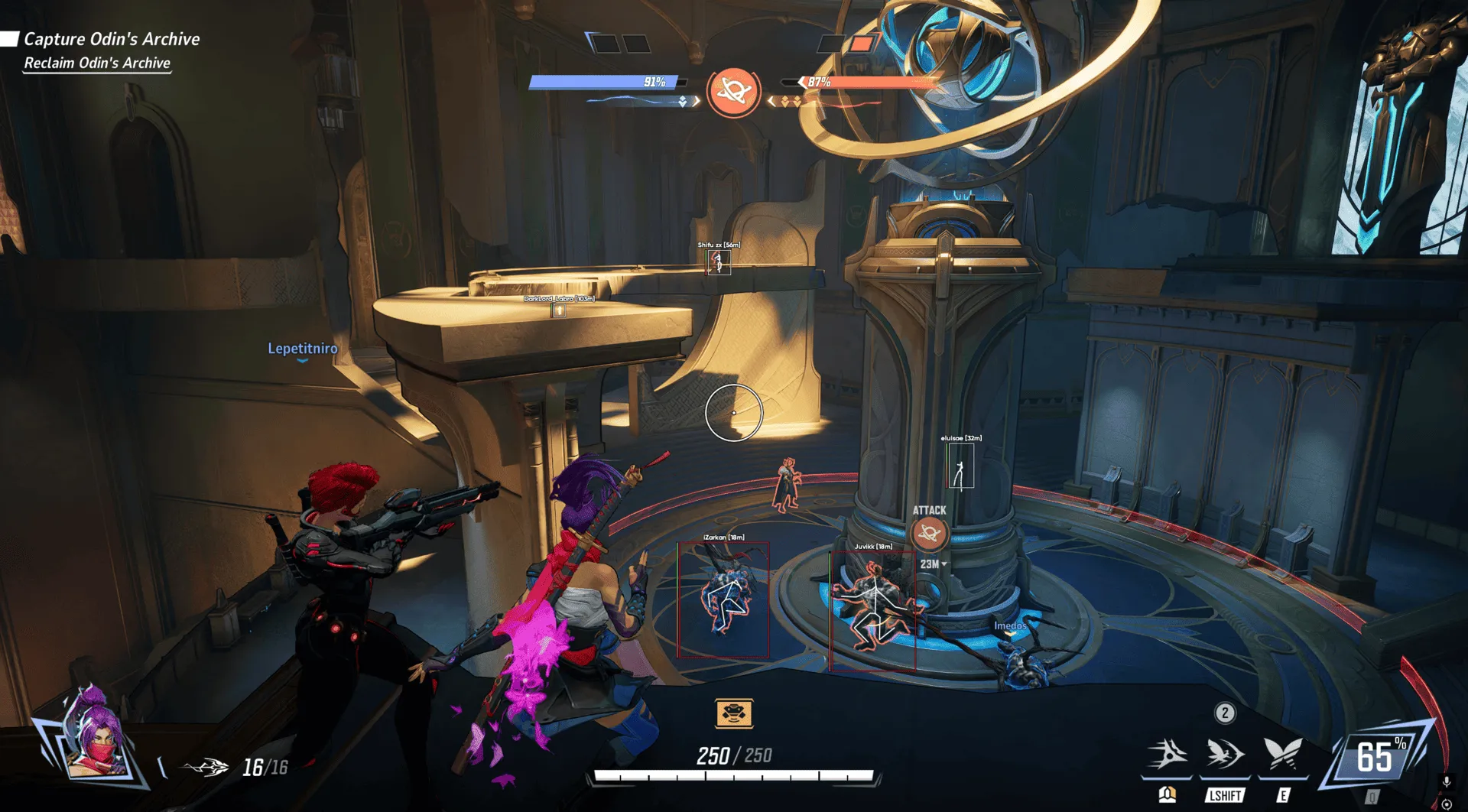Click the winged dash ability icon above LSHIFT

tap(1223, 753)
